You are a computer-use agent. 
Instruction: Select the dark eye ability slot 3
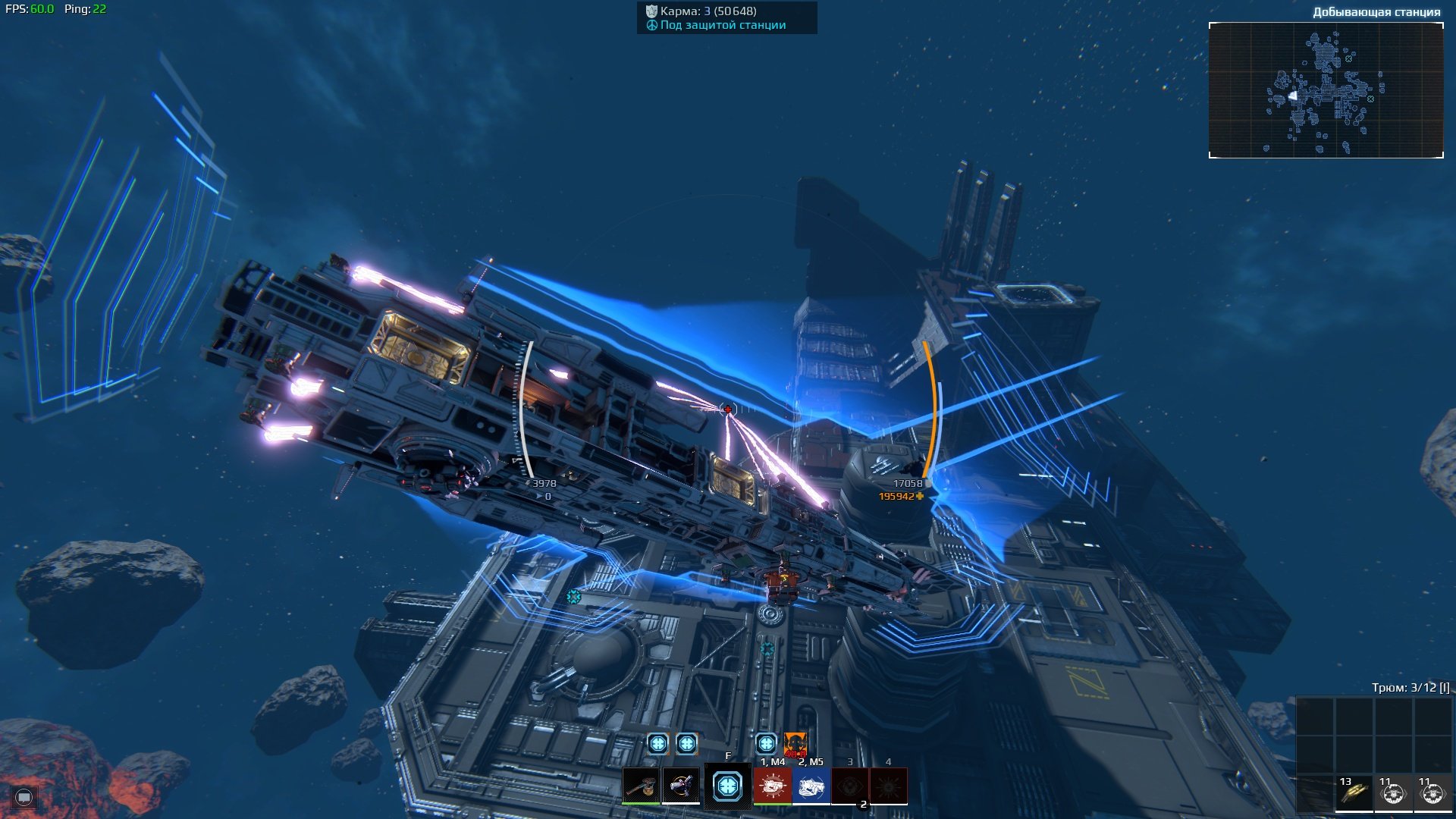(x=850, y=786)
